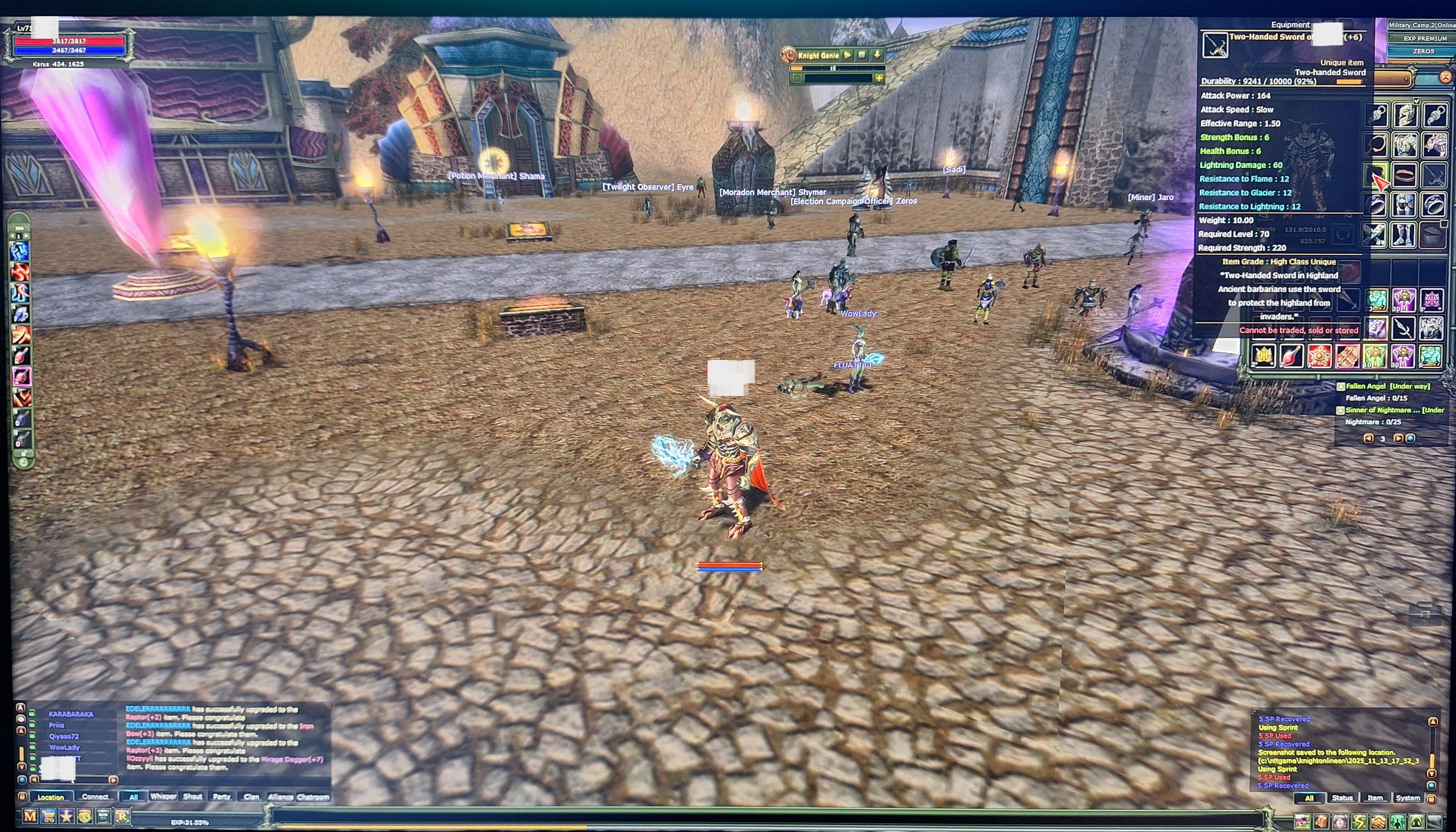Open the Party chat tab
Viewport: 1456px width, 832px height.
pos(222,797)
